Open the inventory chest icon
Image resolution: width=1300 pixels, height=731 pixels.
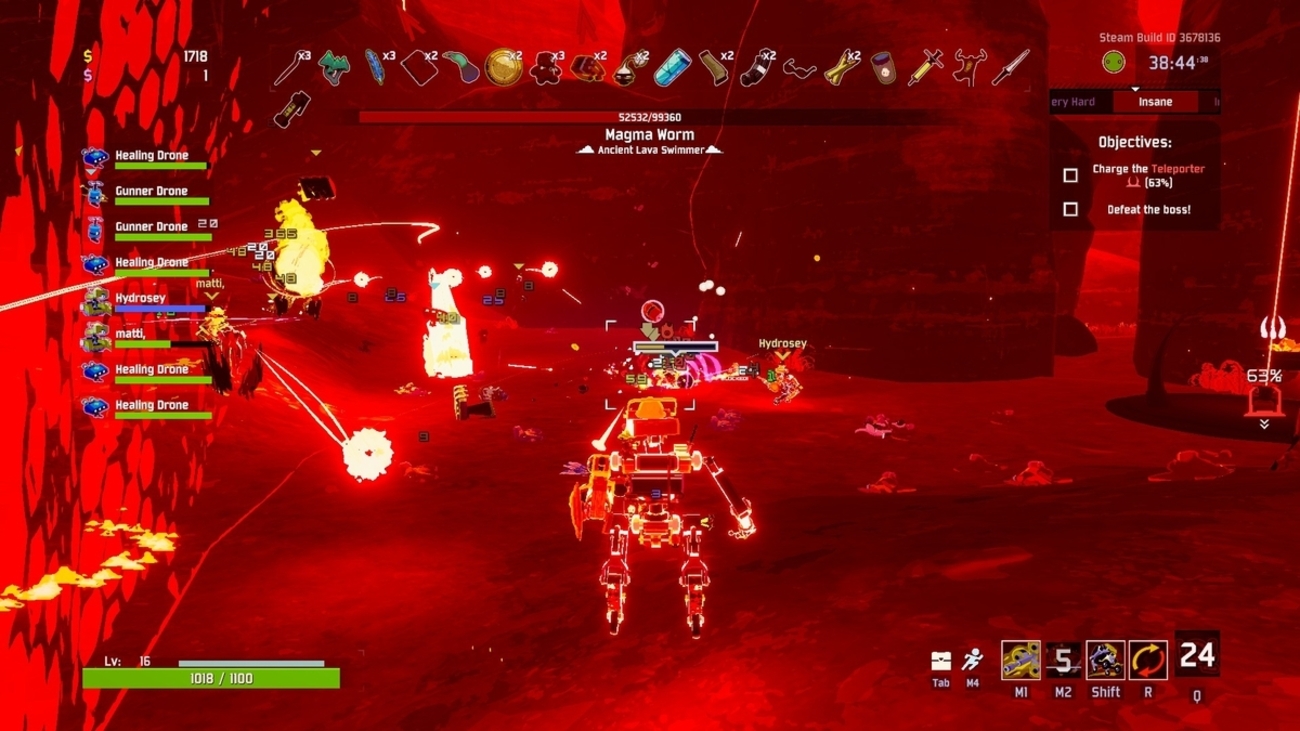pyautogui.click(x=941, y=661)
